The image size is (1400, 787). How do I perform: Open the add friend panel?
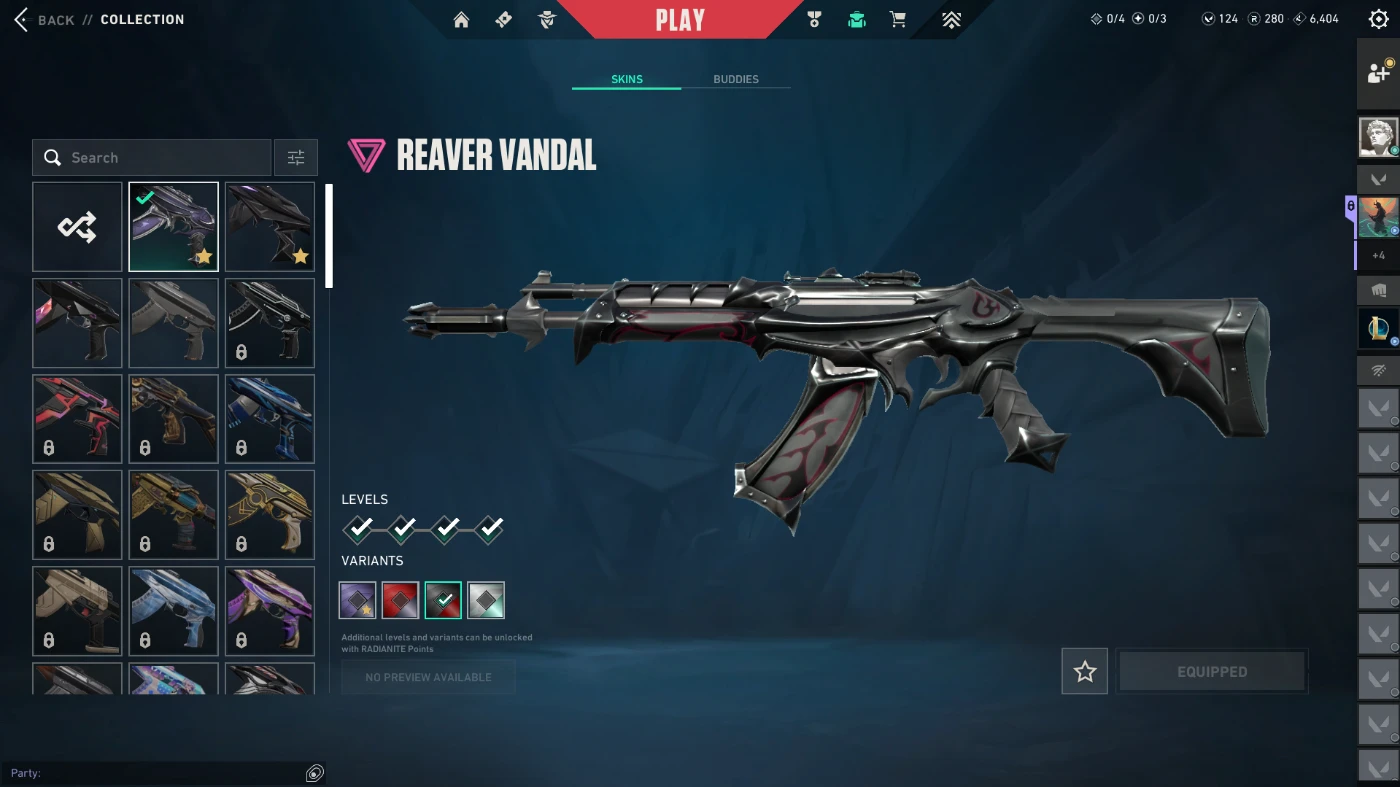[1378, 72]
